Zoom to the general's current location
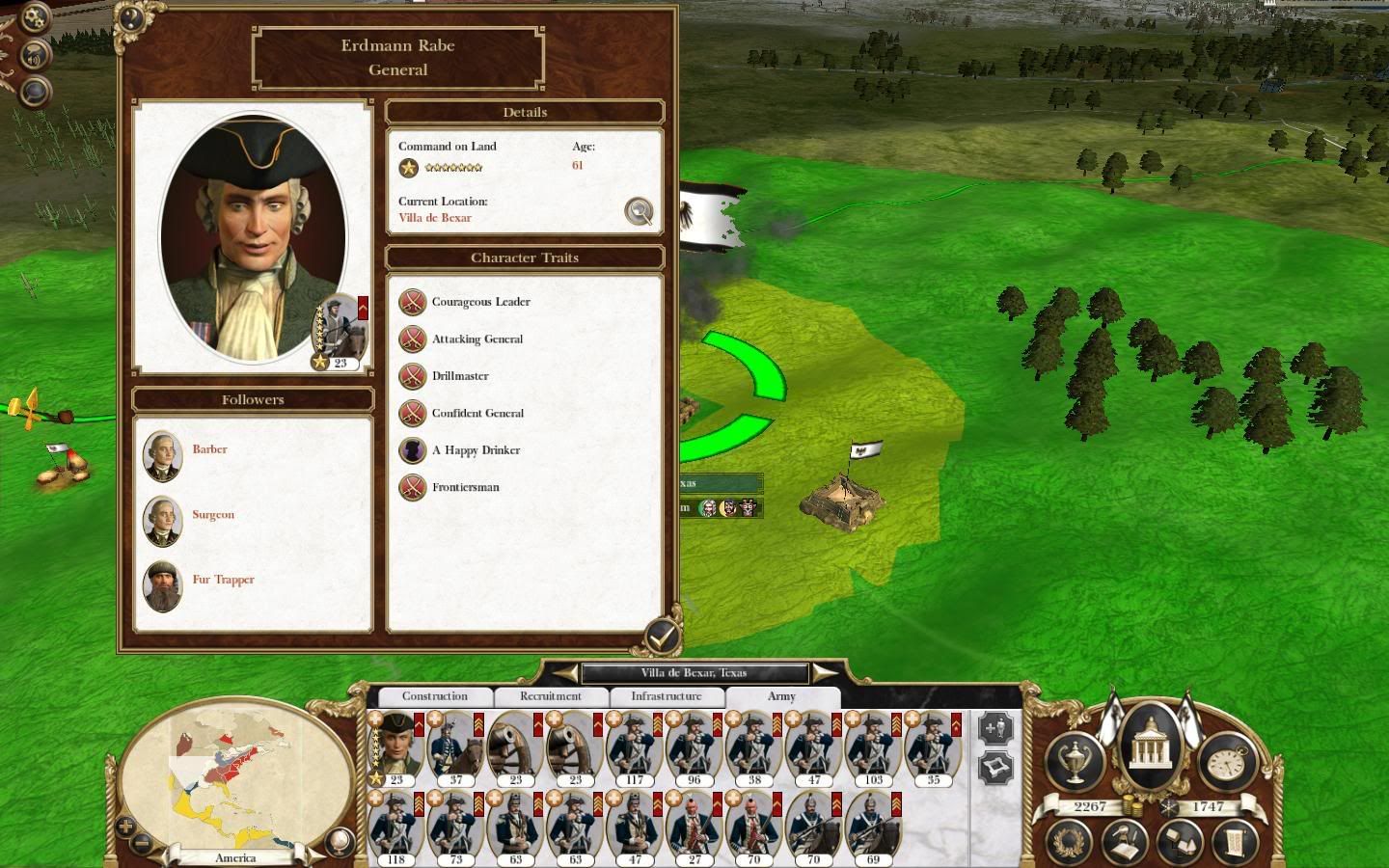 pyautogui.click(x=639, y=211)
